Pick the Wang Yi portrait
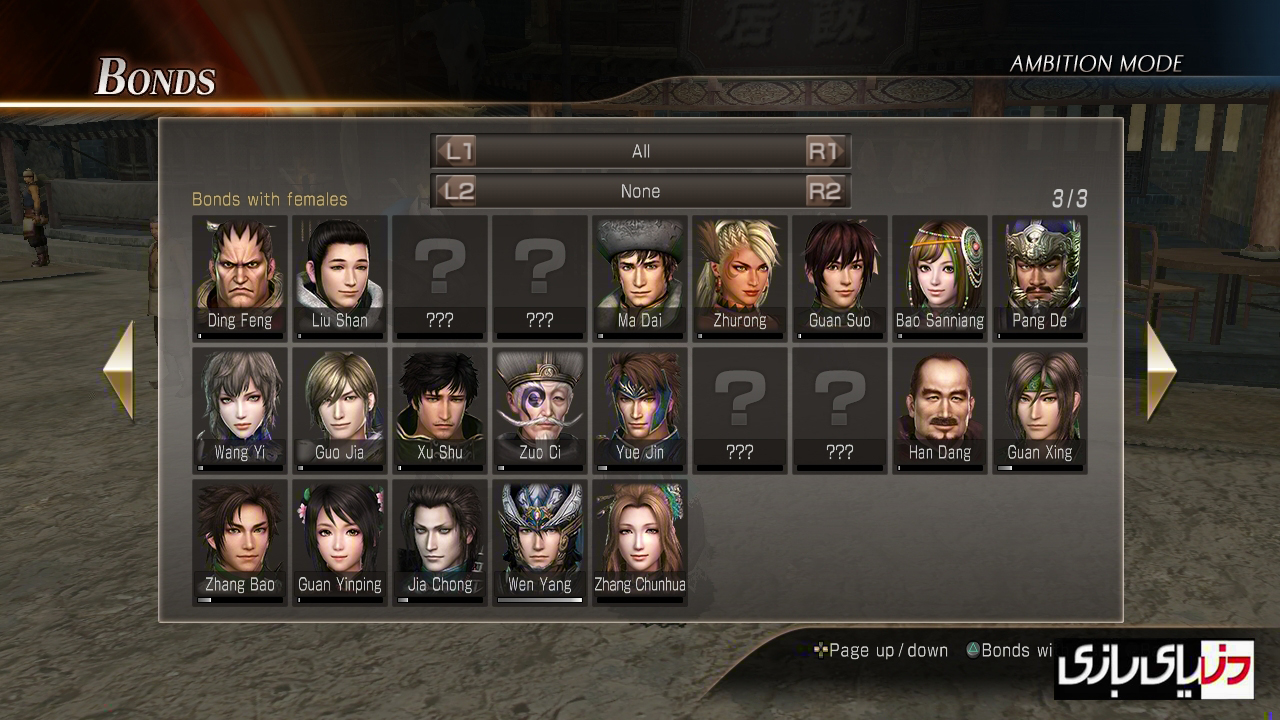Image resolution: width=1280 pixels, height=720 pixels. [240, 410]
